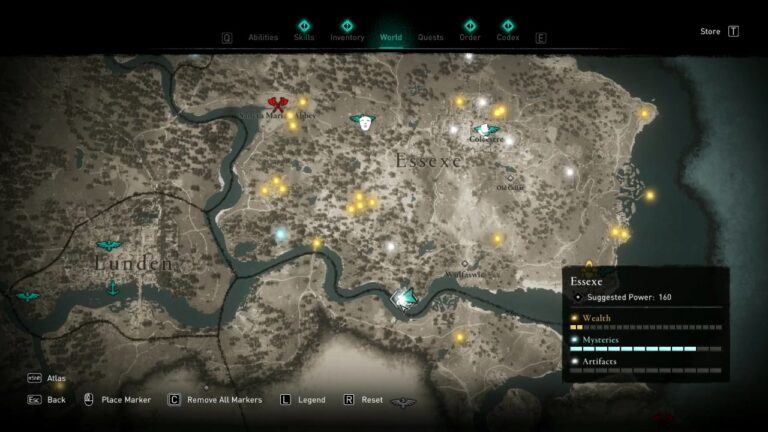
Task: Choose Remove All Markers
Action: 223,400
